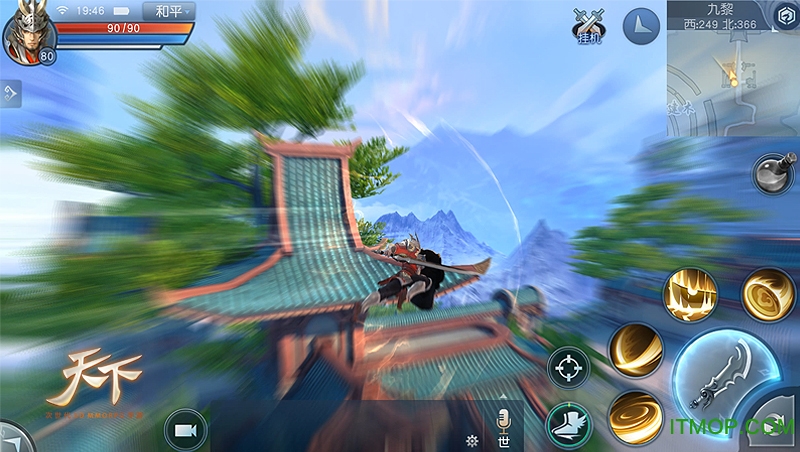This screenshot has width=800, height=452.
Task: Toggle 挂机 auto-battle mode
Action: coord(589,24)
